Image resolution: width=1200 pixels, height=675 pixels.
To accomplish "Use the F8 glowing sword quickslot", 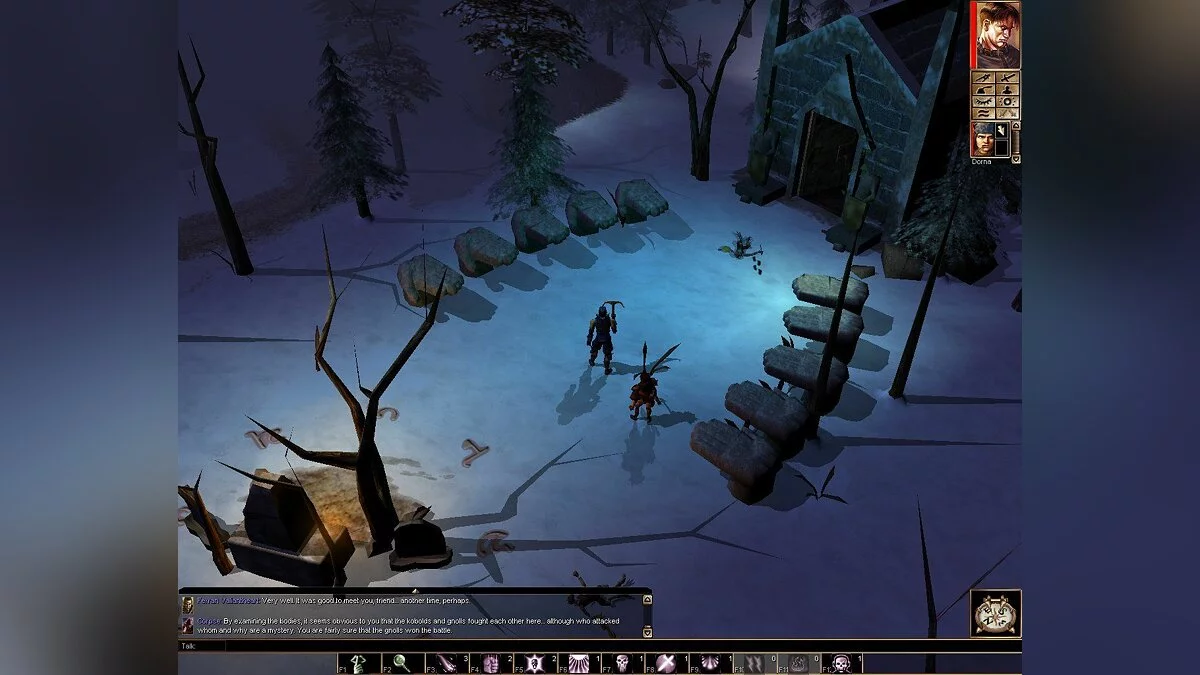I will [666, 663].
